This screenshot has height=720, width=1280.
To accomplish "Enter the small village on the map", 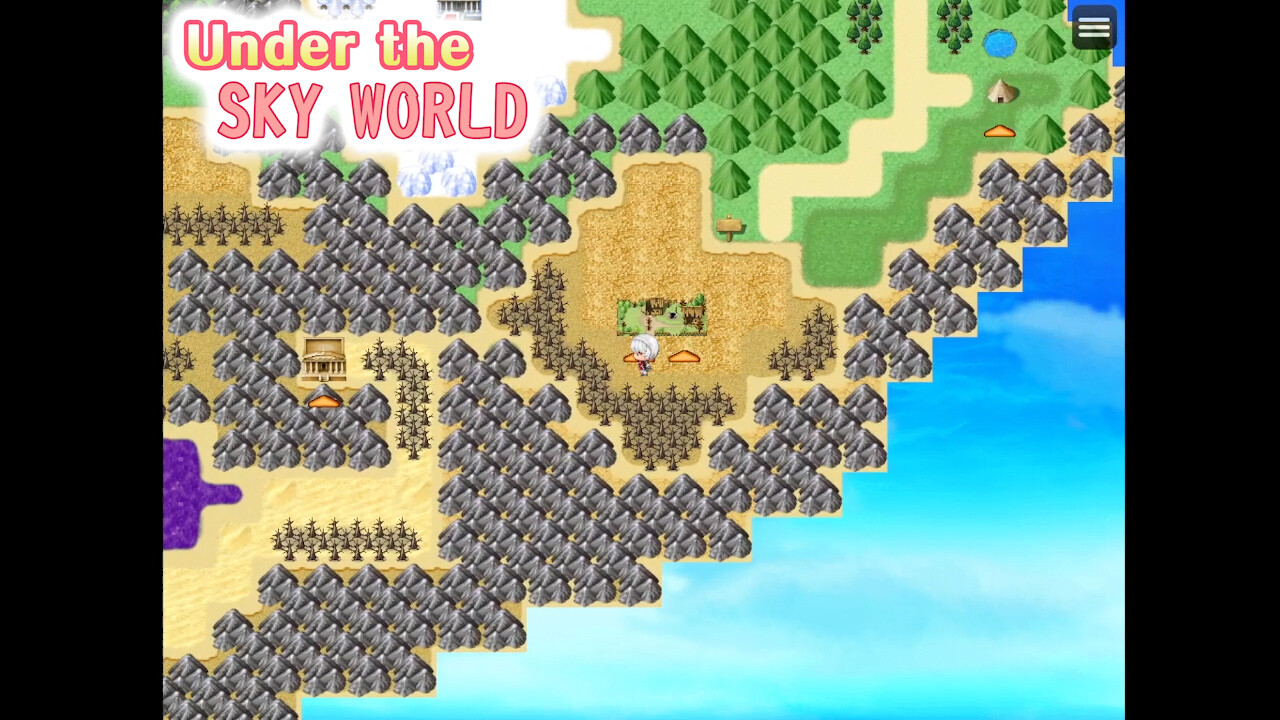I will pyautogui.click(x=660, y=313).
